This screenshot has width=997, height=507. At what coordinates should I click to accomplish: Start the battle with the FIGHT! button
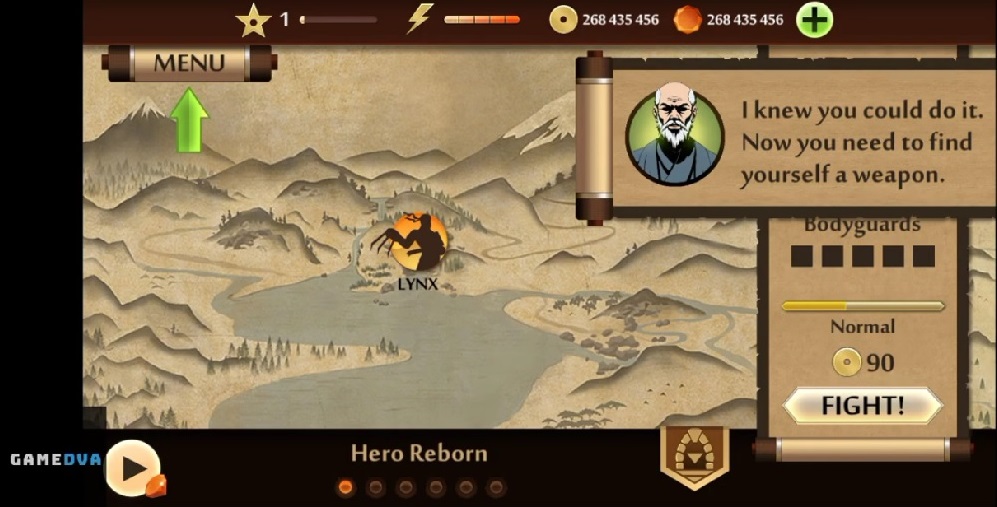(862, 406)
